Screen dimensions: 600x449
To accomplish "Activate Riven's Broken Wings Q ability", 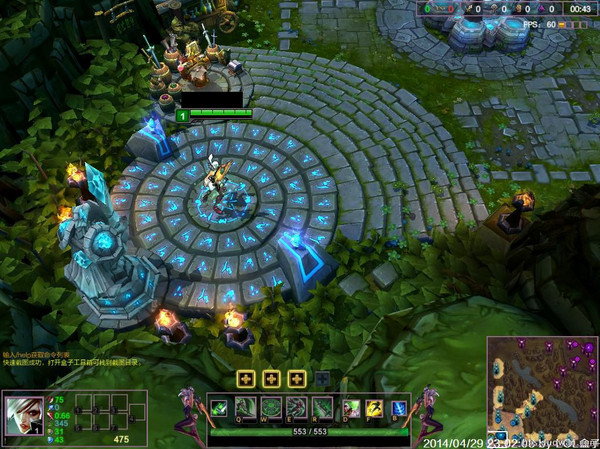I will tap(245, 408).
